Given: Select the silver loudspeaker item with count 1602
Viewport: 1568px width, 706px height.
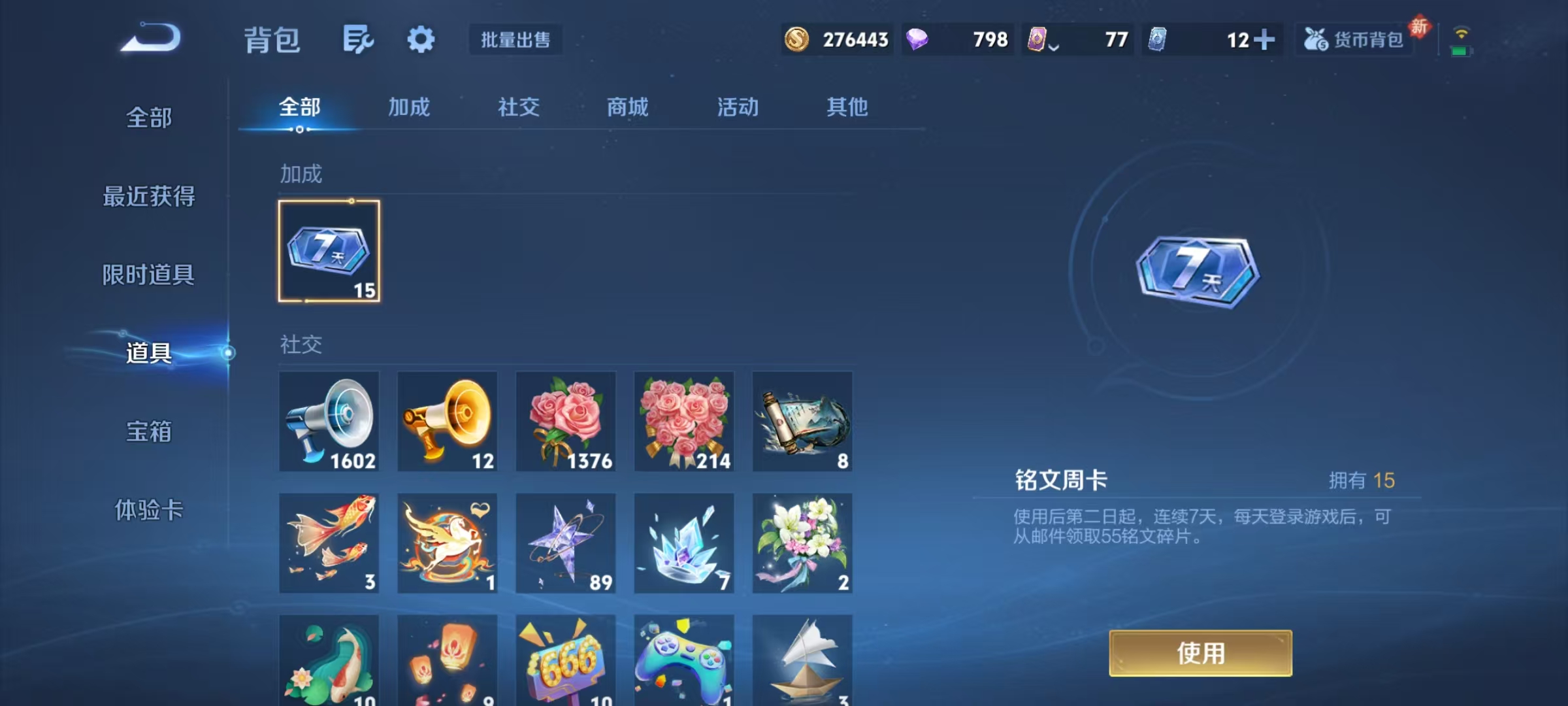Looking at the screenshot, I should pos(329,422).
